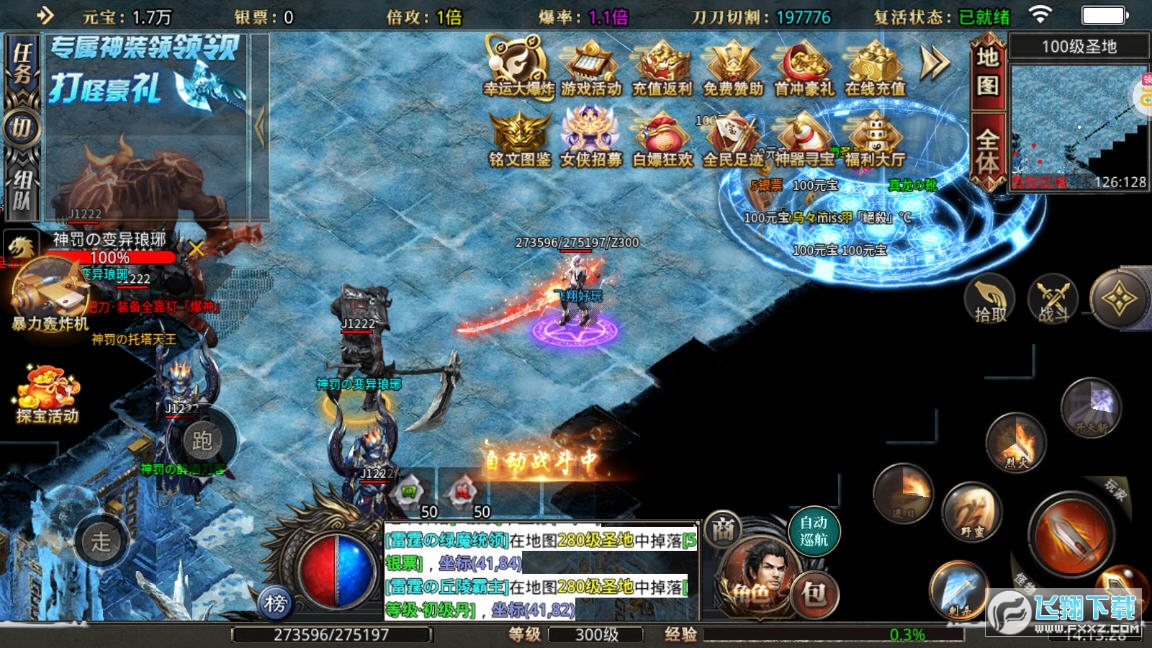
Task: Select the 充值返利 rebate icon
Action: point(662,66)
